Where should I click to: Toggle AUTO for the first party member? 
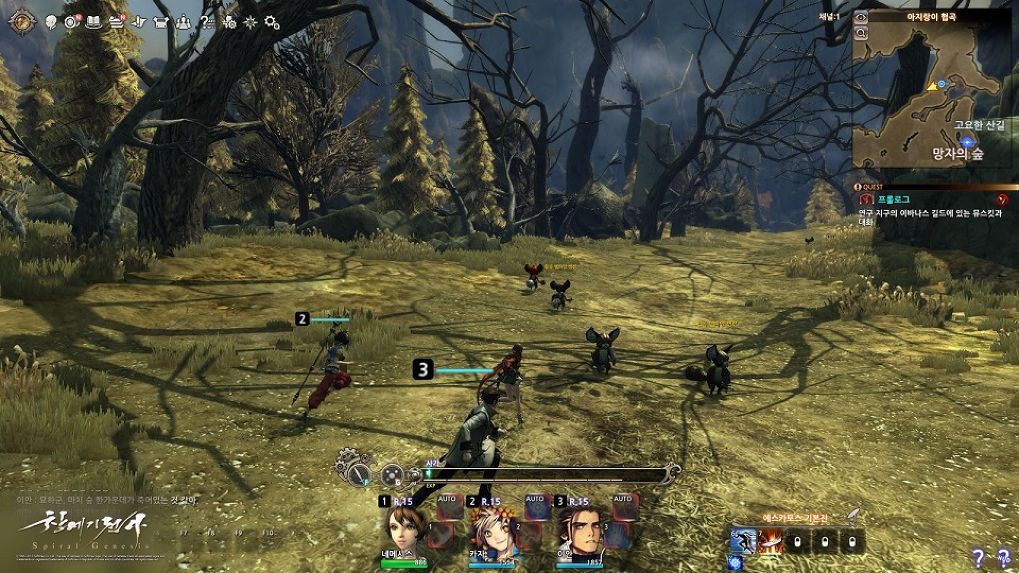coord(448,500)
